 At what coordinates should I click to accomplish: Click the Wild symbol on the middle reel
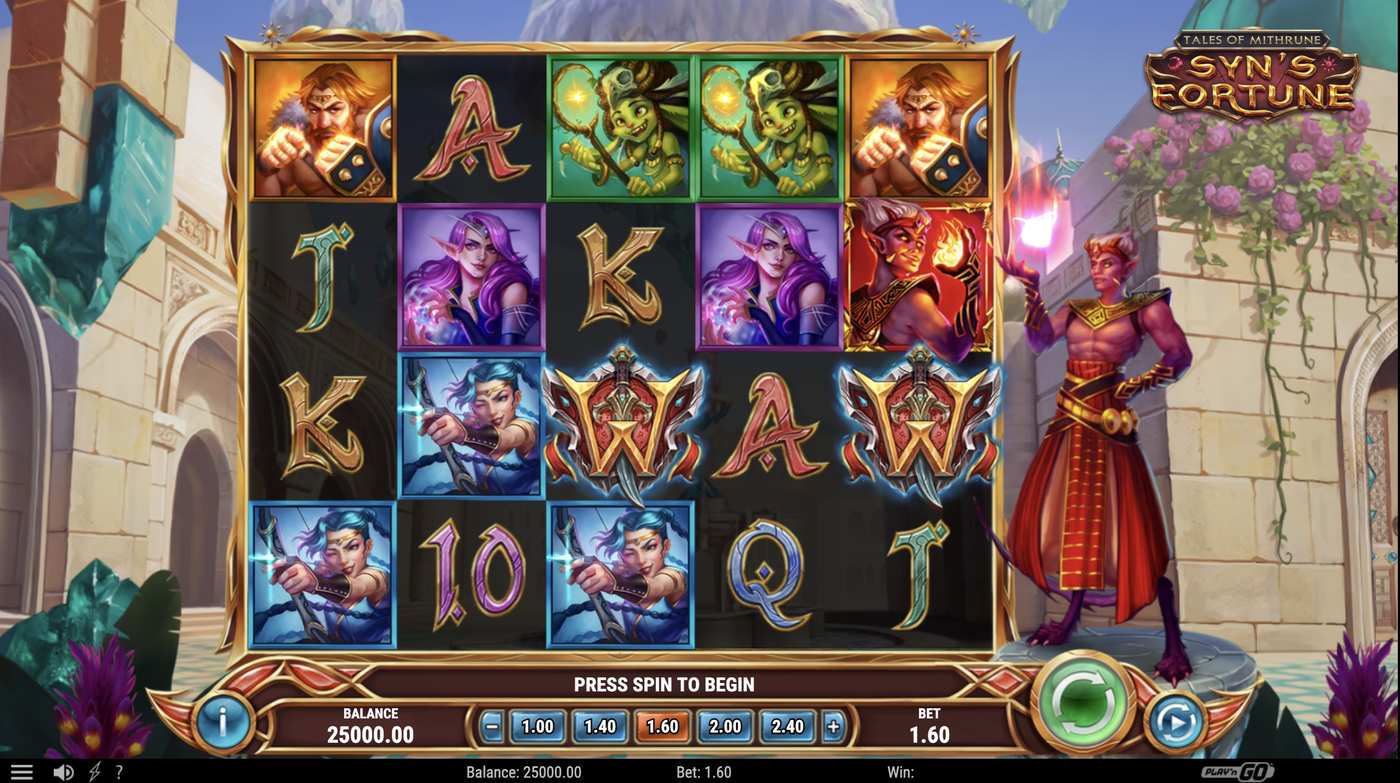coord(620,427)
